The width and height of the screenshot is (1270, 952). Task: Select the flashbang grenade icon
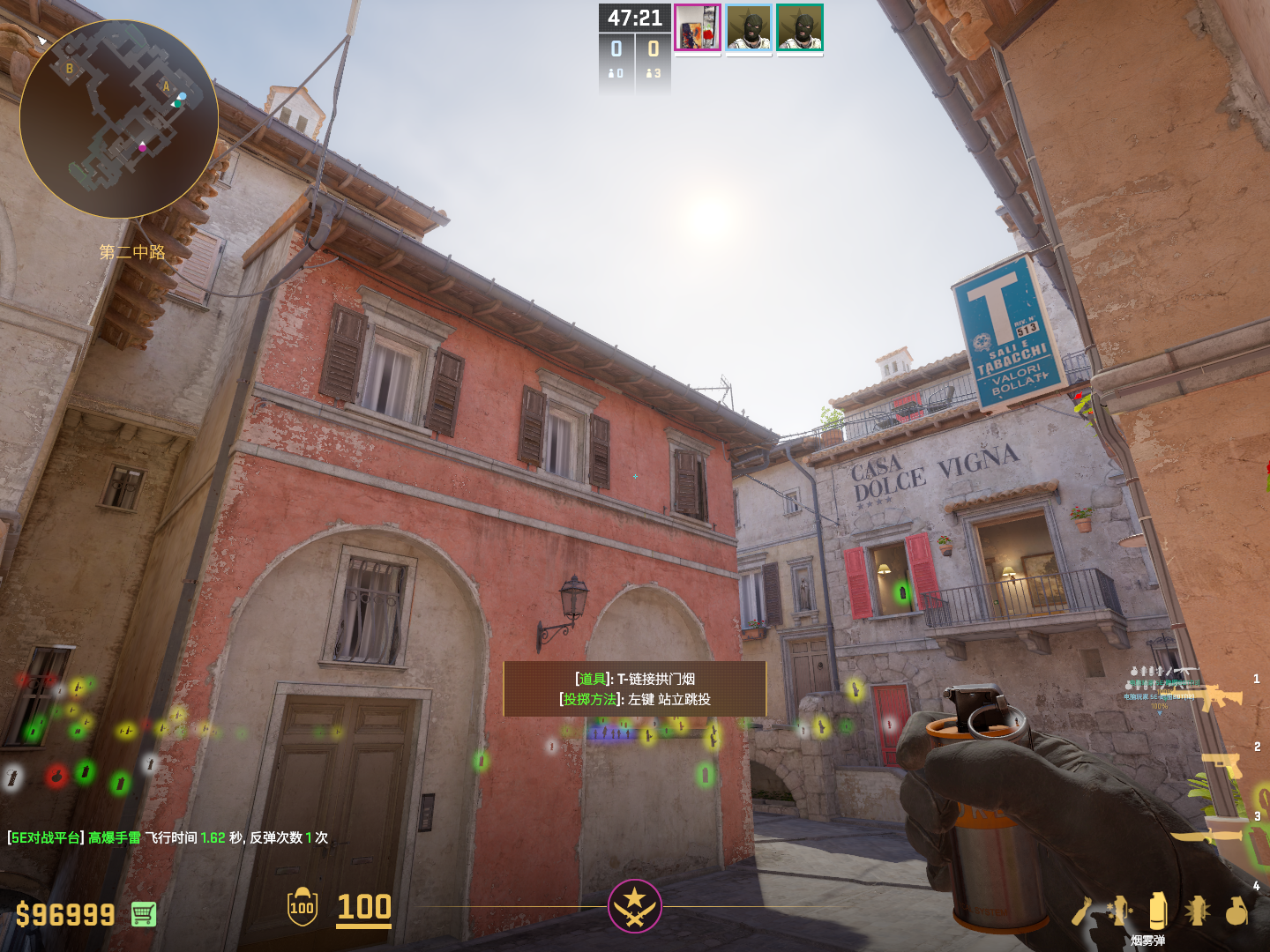tap(1197, 911)
